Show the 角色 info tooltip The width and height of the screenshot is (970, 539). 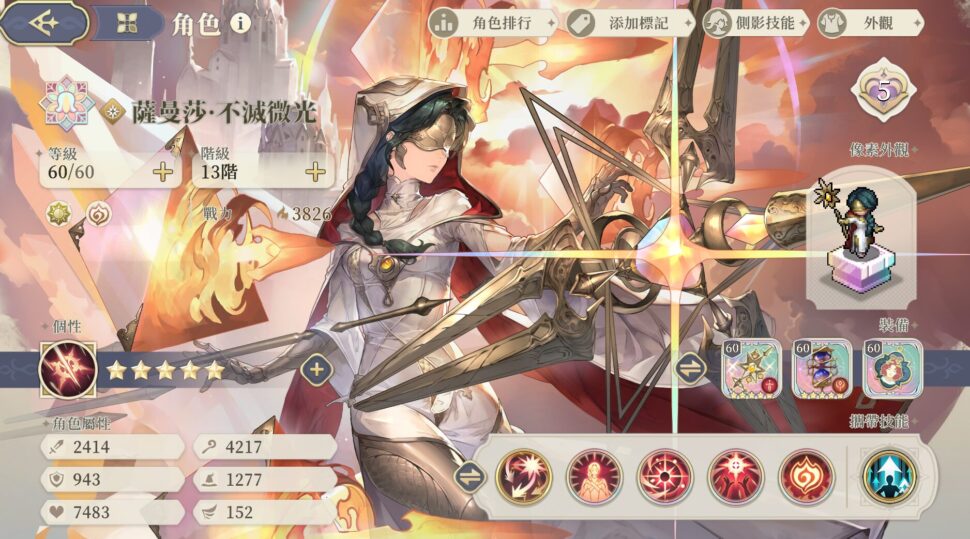(x=240, y=24)
